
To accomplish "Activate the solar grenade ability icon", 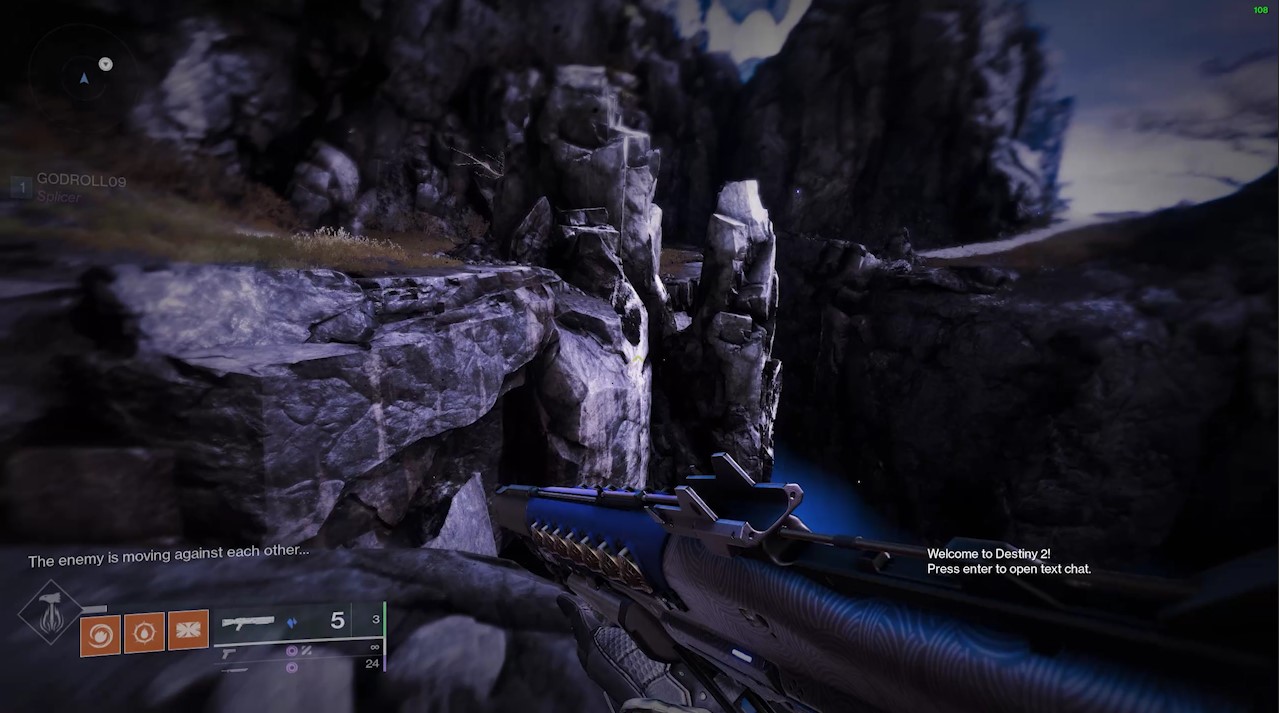I will click(144, 633).
